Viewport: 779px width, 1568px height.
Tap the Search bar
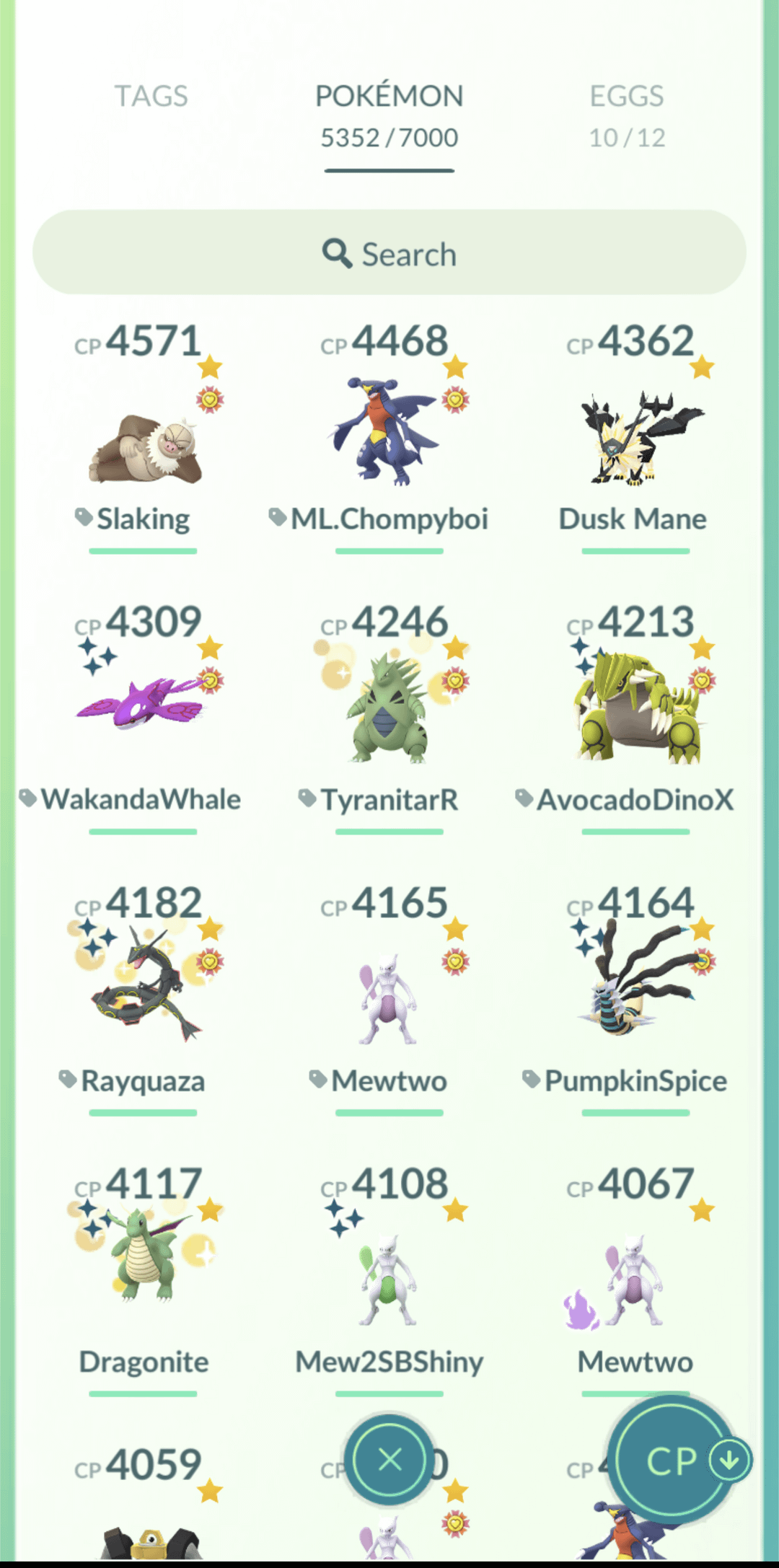coord(389,253)
